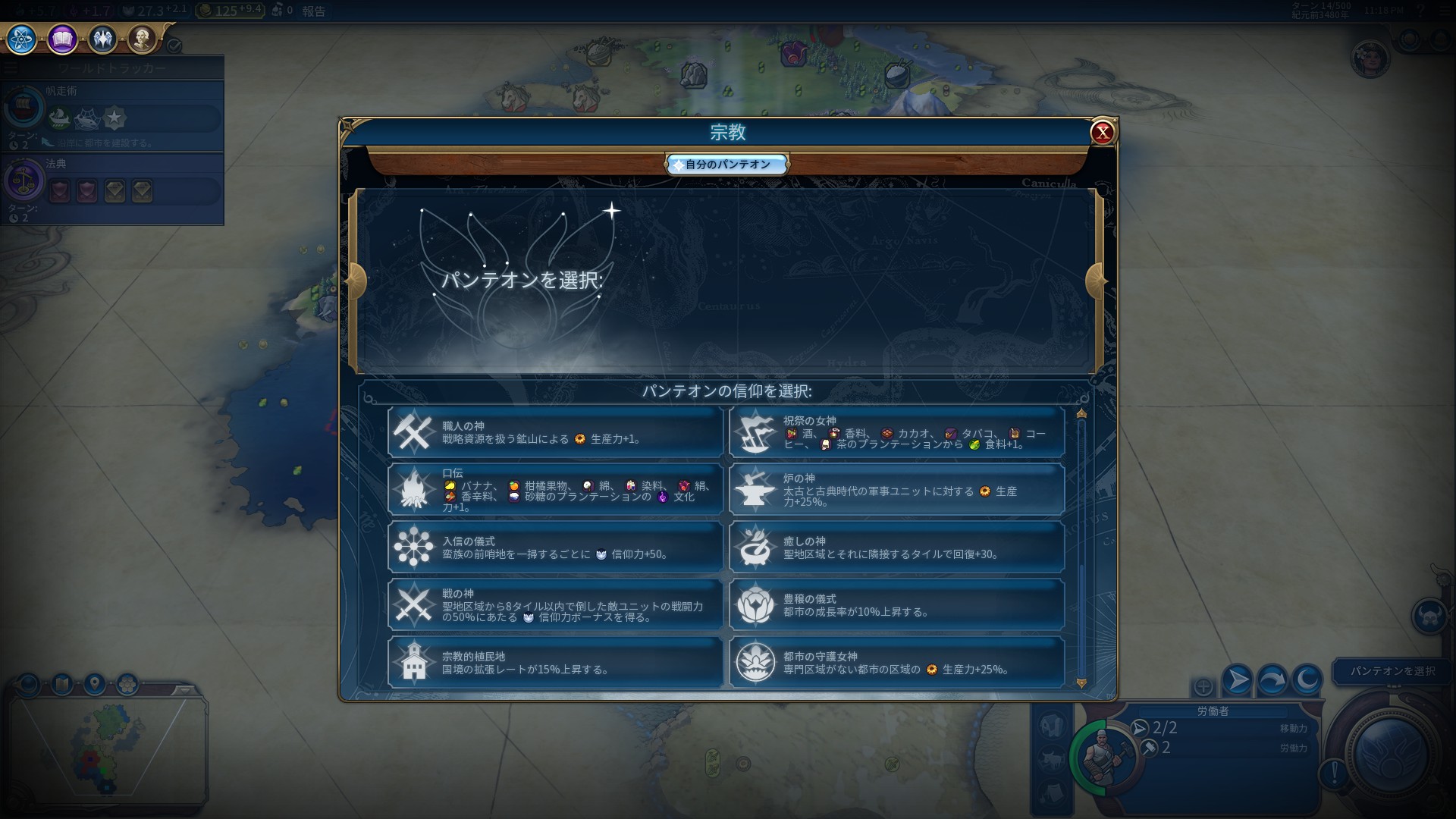Open the civics tree book icon
Screen dimensions: 1456x819
point(62,39)
